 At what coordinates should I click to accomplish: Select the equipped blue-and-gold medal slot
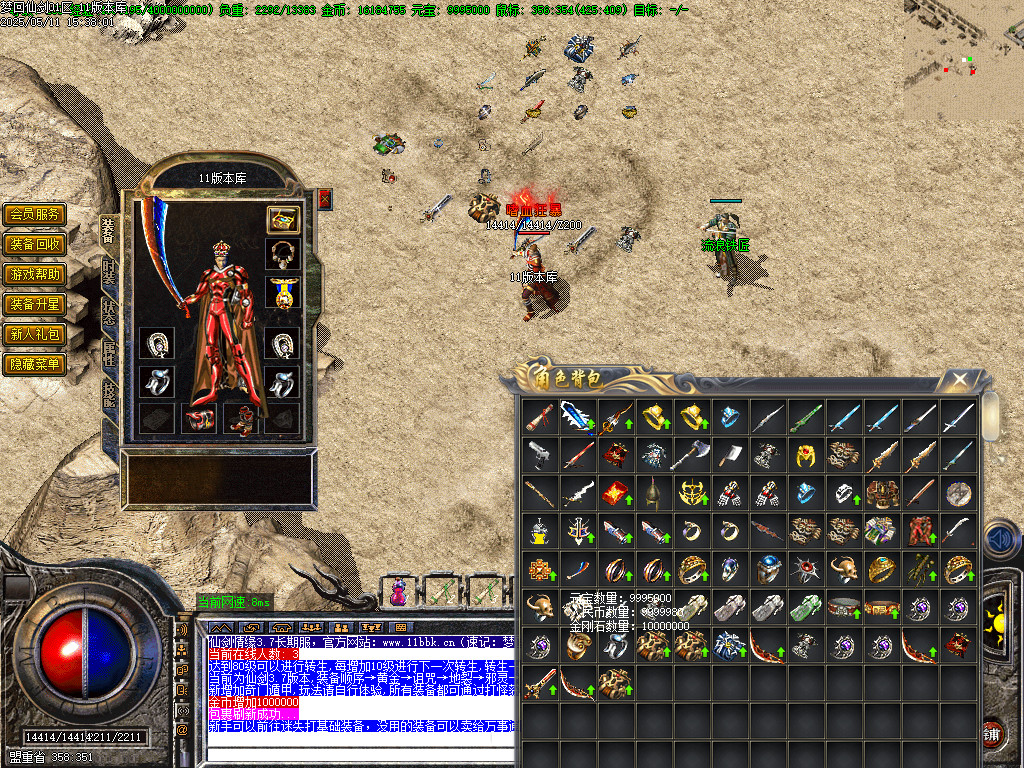pos(284,293)
